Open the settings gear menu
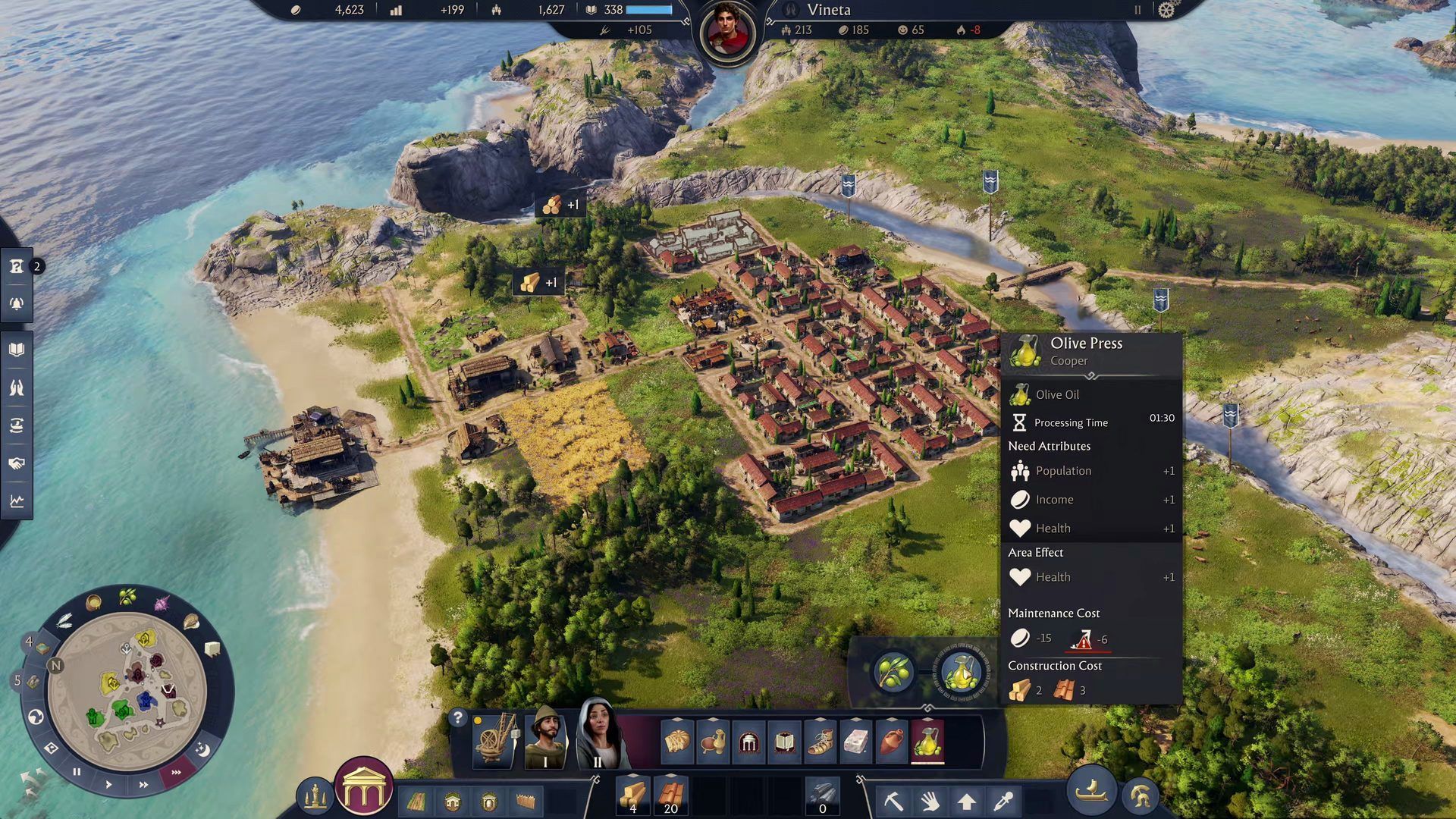Viewport: 1456px width, 819px height. click(1166, 10)
